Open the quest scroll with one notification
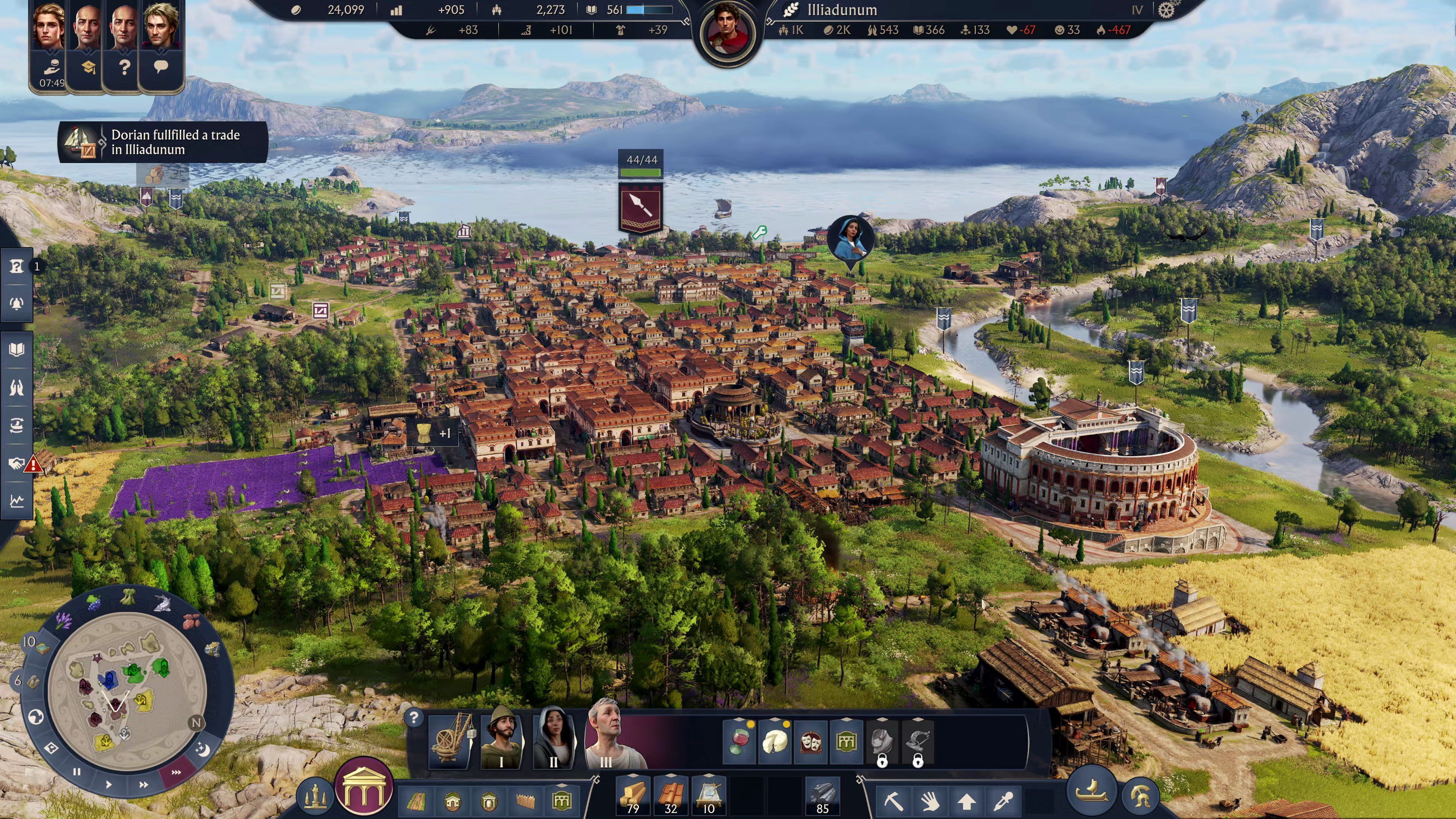This screenshot has height=819, width=1456. tap(16, 266)
